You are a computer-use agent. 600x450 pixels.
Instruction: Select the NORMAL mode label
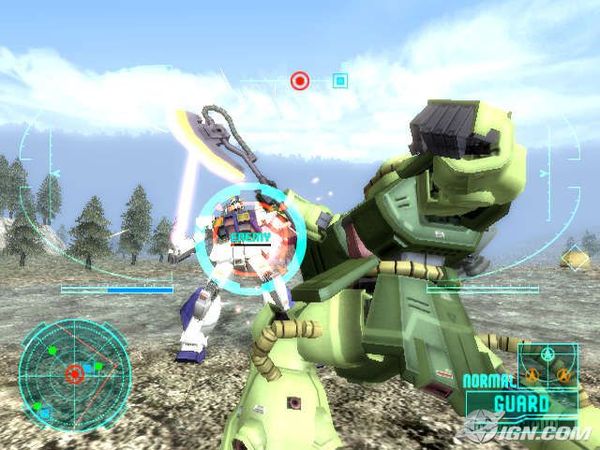tap(488, 381)
